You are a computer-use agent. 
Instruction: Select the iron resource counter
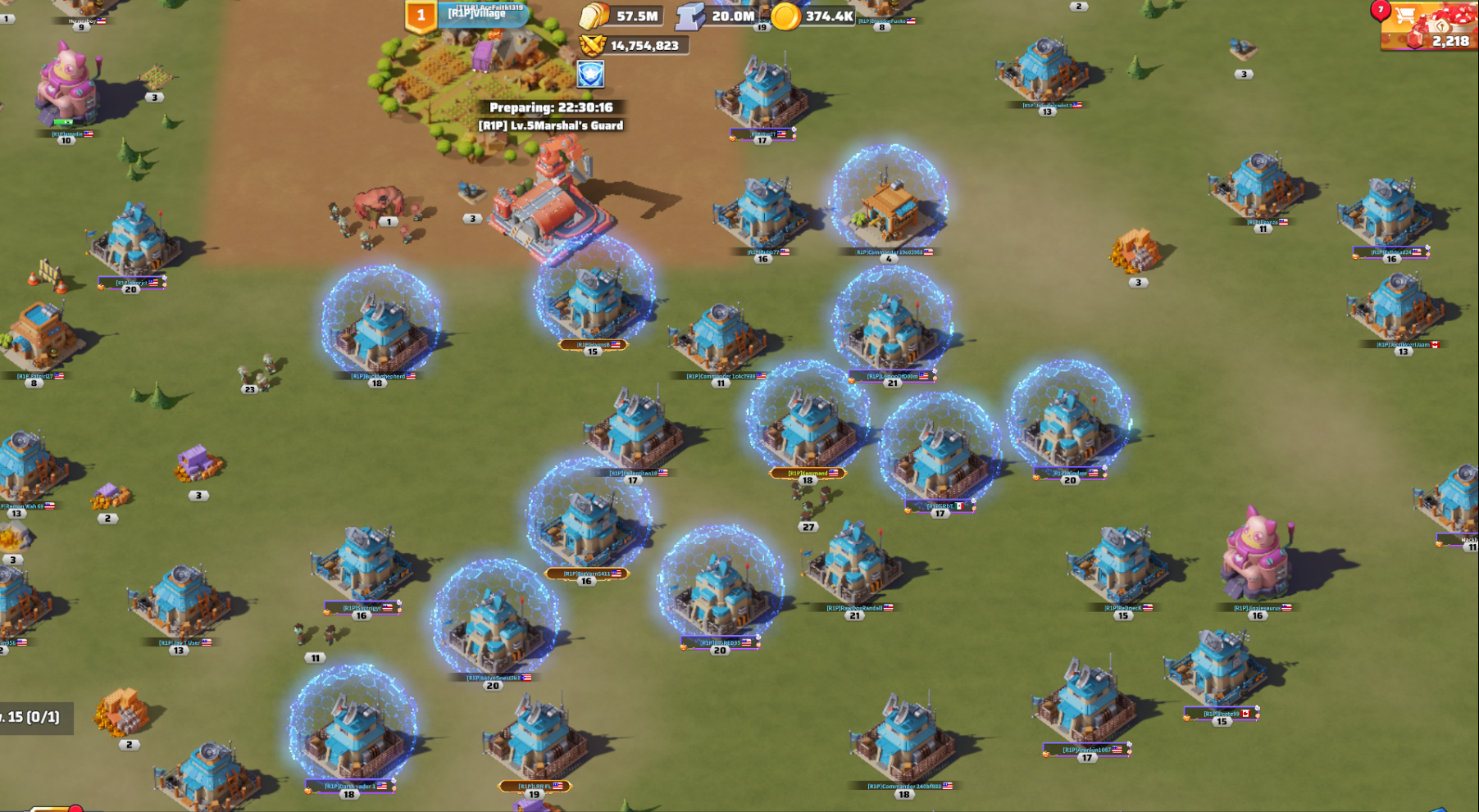click(717, 16)
